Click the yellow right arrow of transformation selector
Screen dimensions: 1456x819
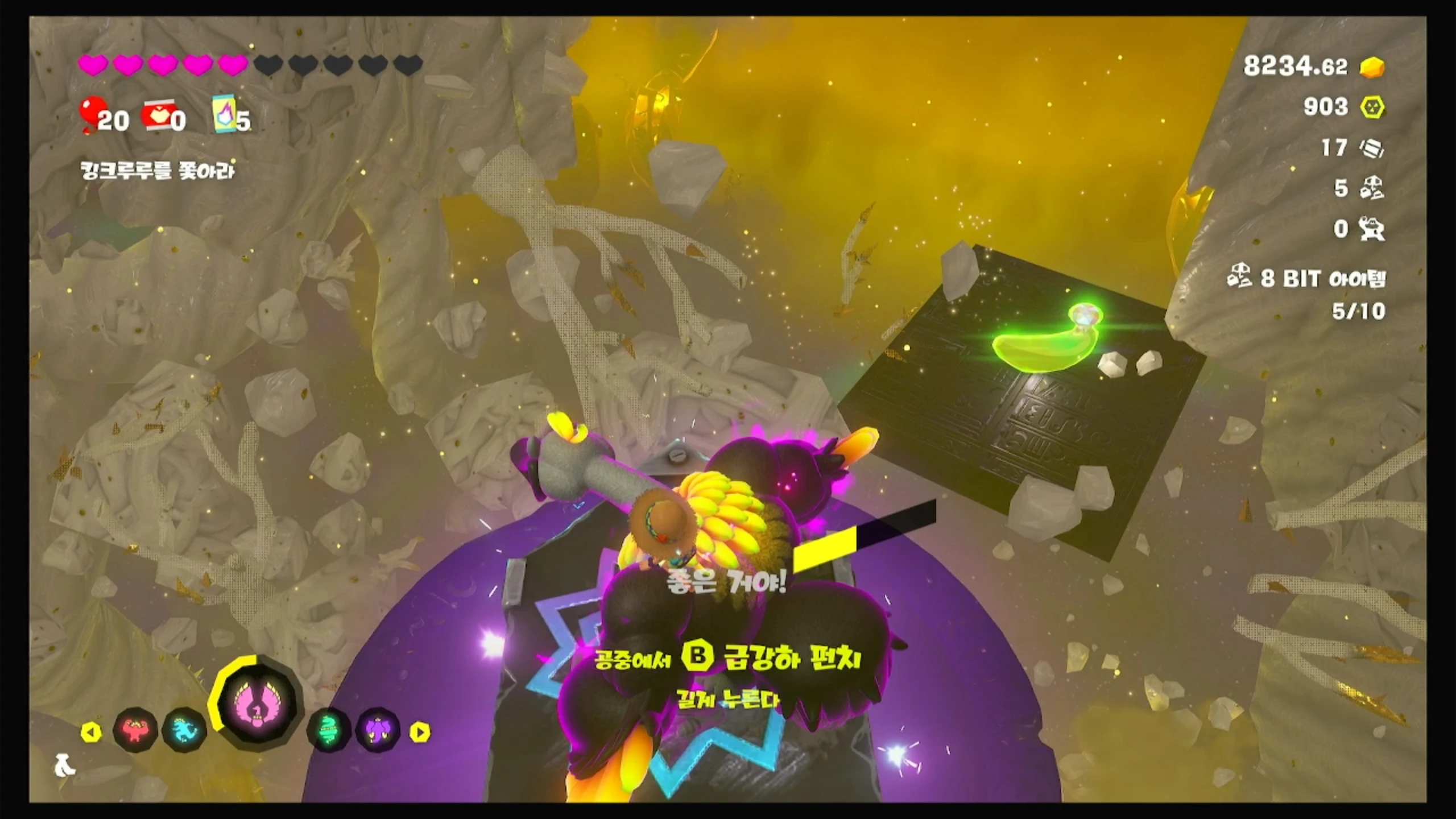pos(420,733)
